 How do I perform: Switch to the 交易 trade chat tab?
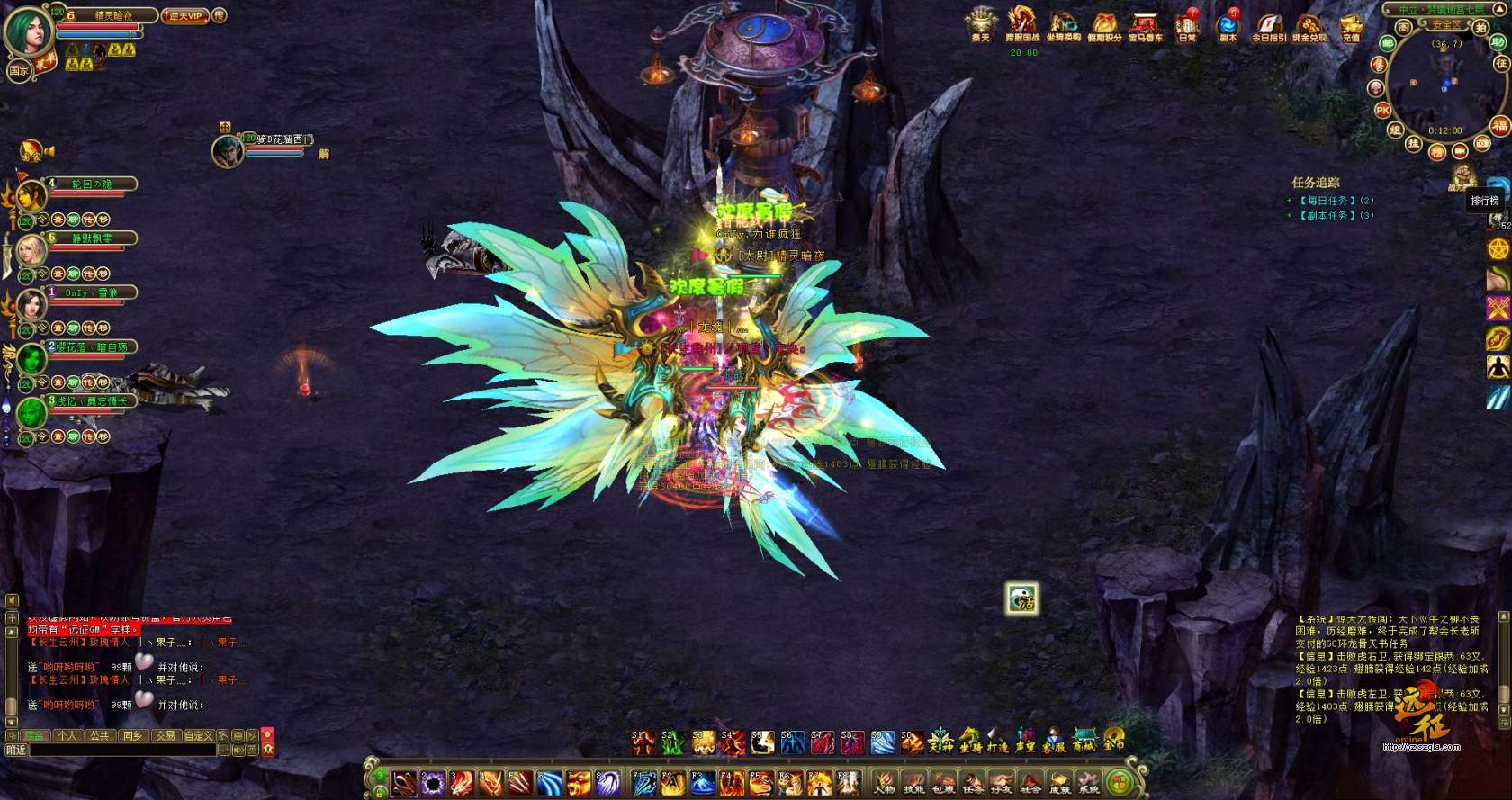[x=165, y=735]
